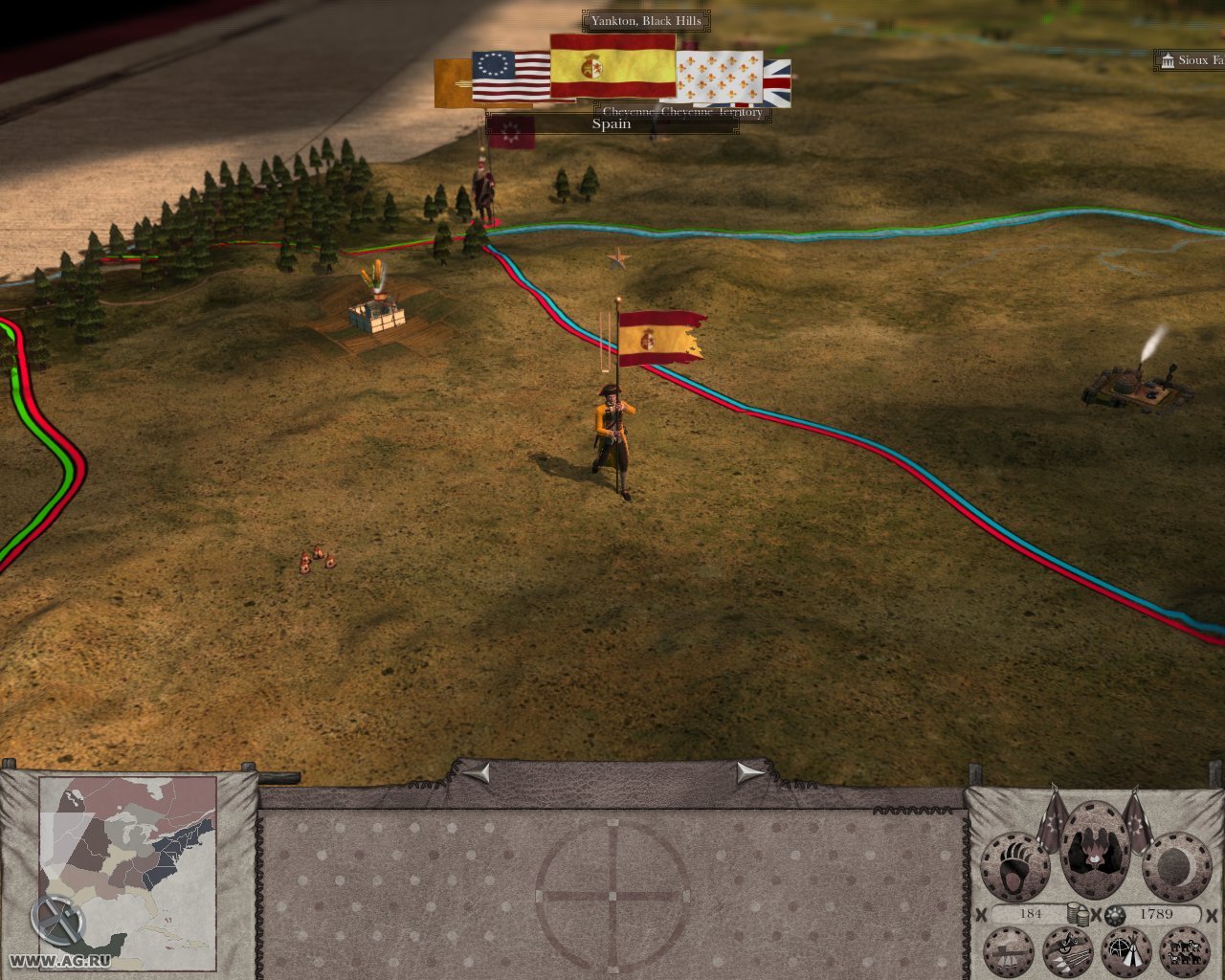Open the musket and arrows button
Image resolution: width=1225 pixels, height=980 pixels.
pos(1068,952)
